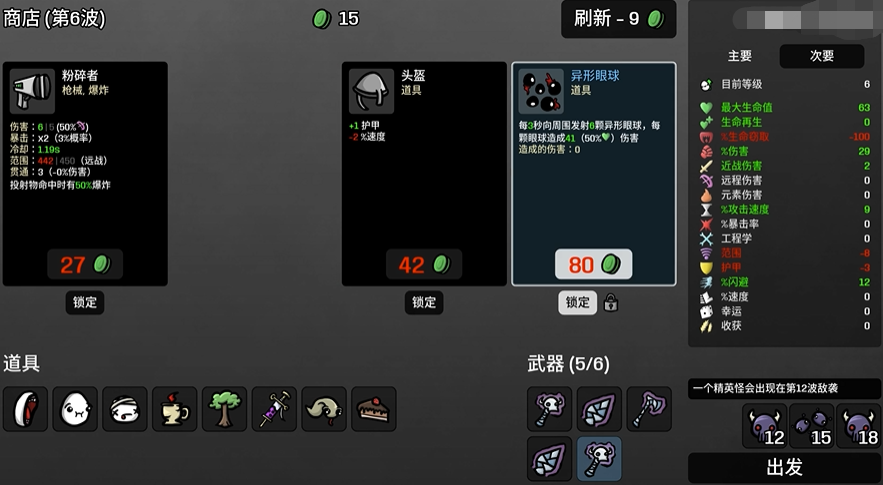The height and width of the screenshot is (485, 883).
Task: Switch to 次要 stats tab
Action: click(x=821, y=56)
